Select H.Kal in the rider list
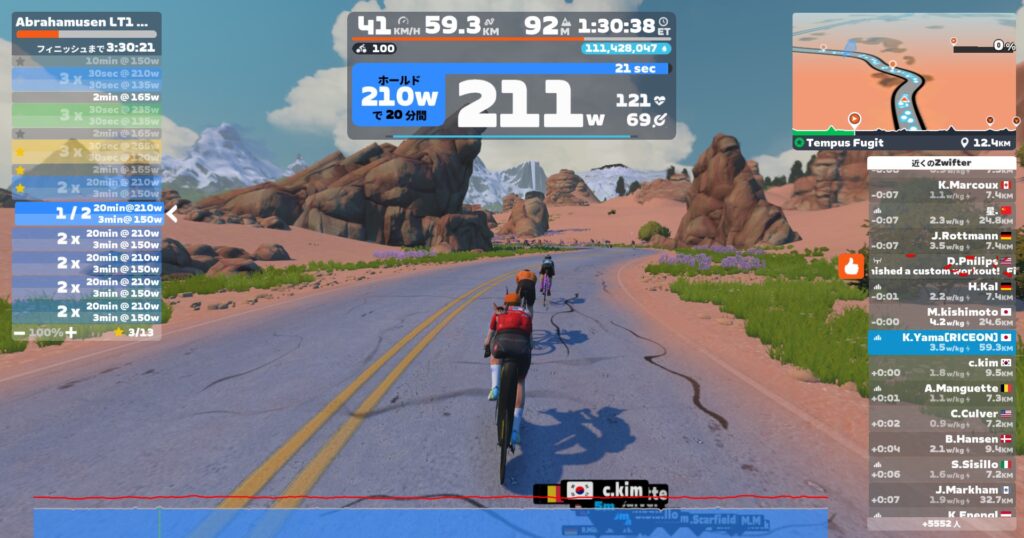 [941, 292]
